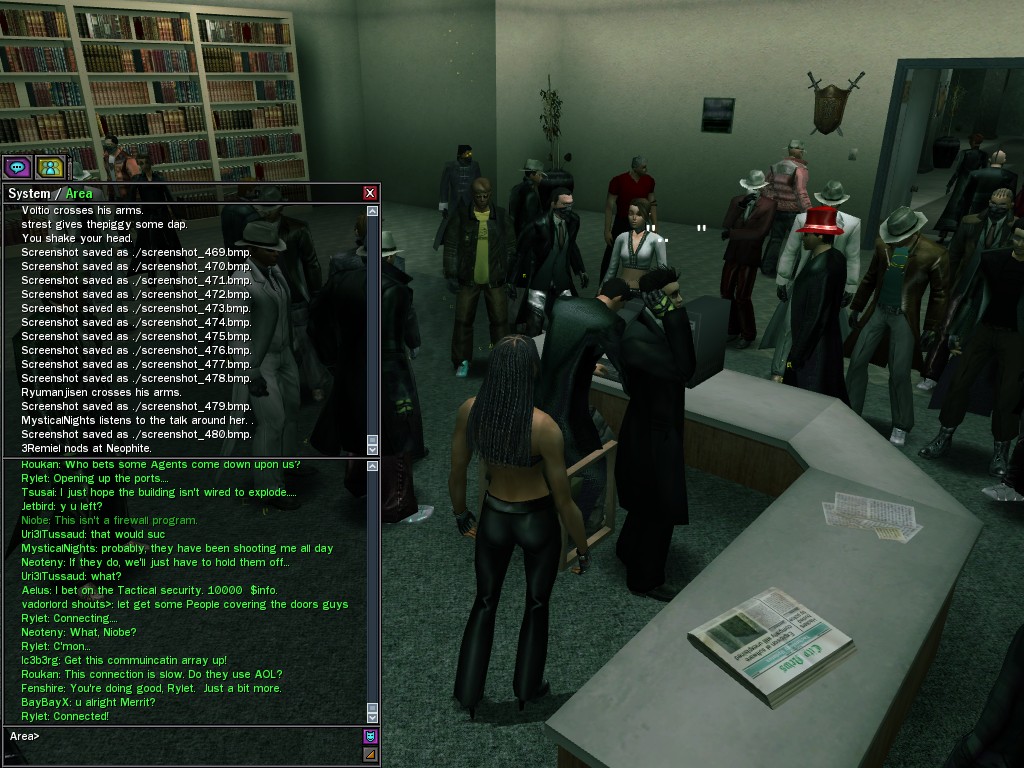1024x768 pixels.
Task: Click Niobe's firewall program chat line
Action: (110, 520)
